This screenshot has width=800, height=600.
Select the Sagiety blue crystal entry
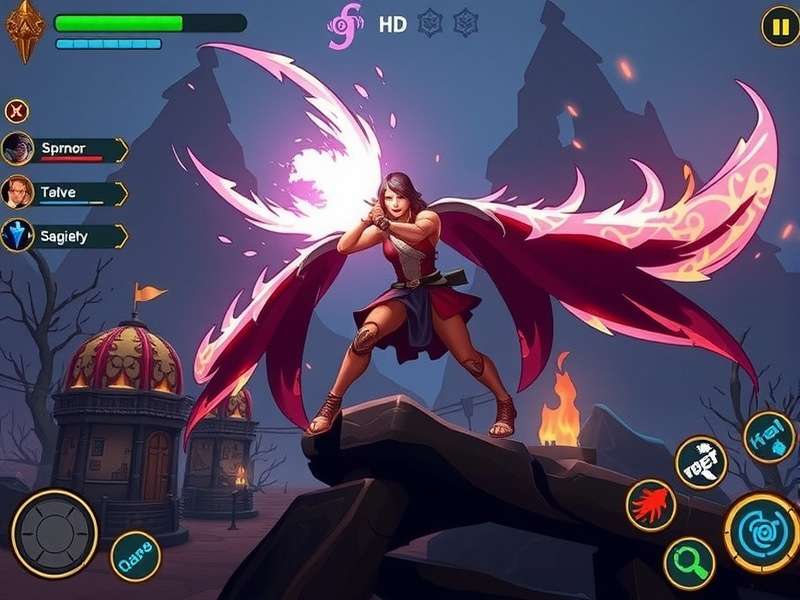click(66, 236)
